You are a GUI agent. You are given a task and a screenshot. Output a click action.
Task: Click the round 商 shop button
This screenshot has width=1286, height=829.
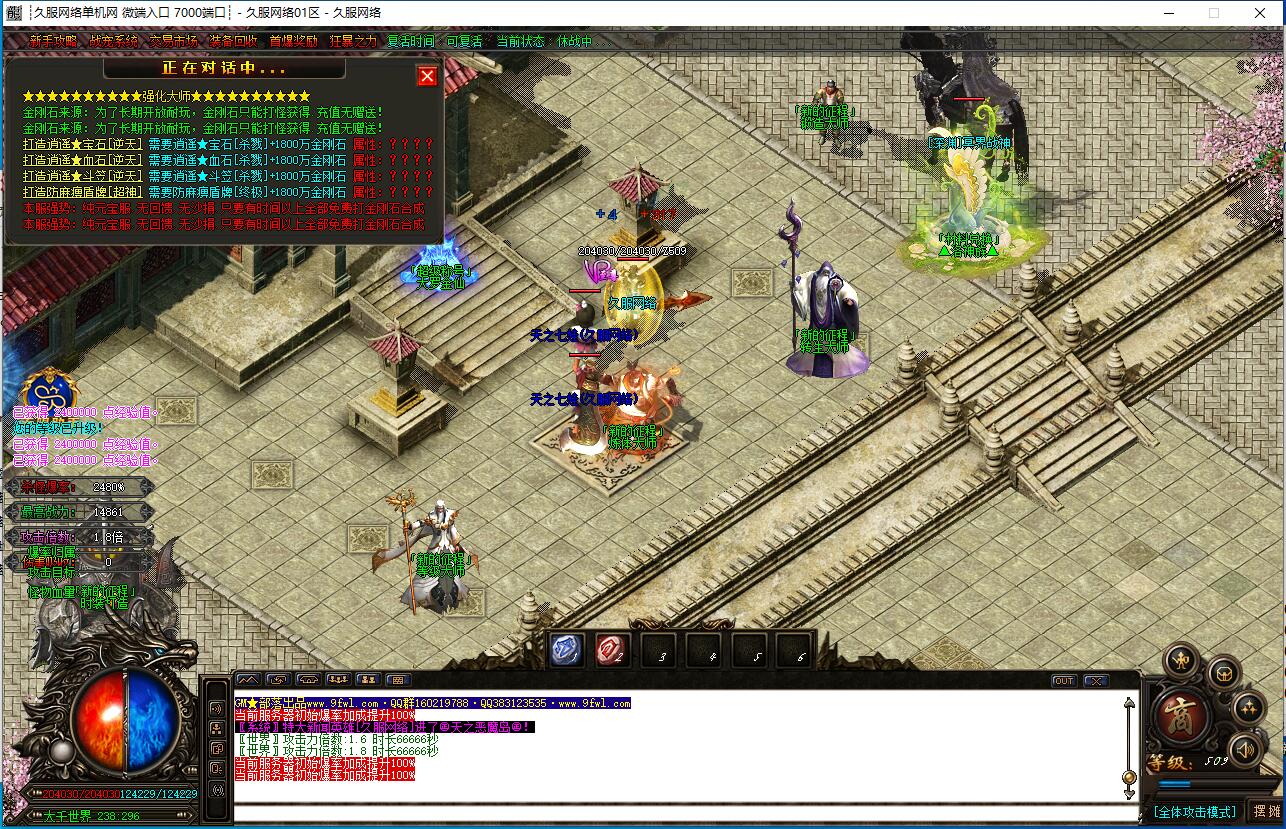coord(1181,714)
